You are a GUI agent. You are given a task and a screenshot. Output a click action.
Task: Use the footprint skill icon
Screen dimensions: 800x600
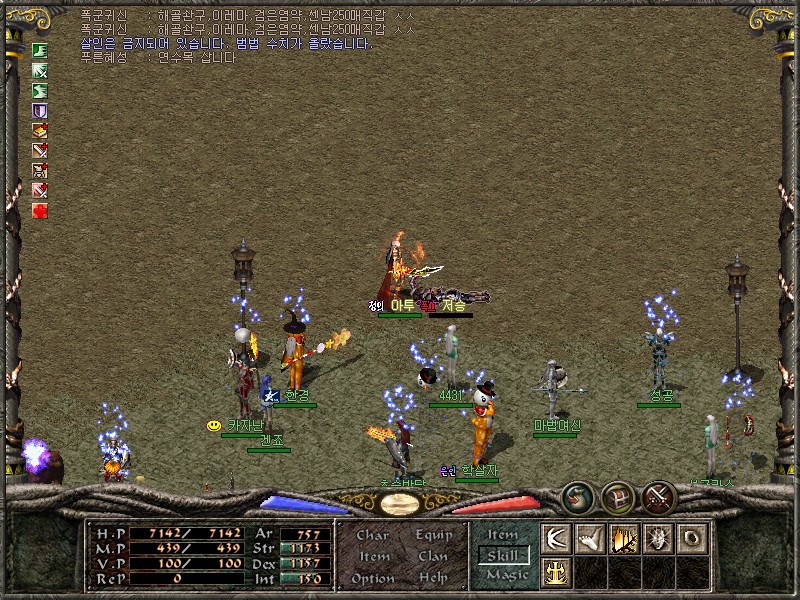coord(589,538)
